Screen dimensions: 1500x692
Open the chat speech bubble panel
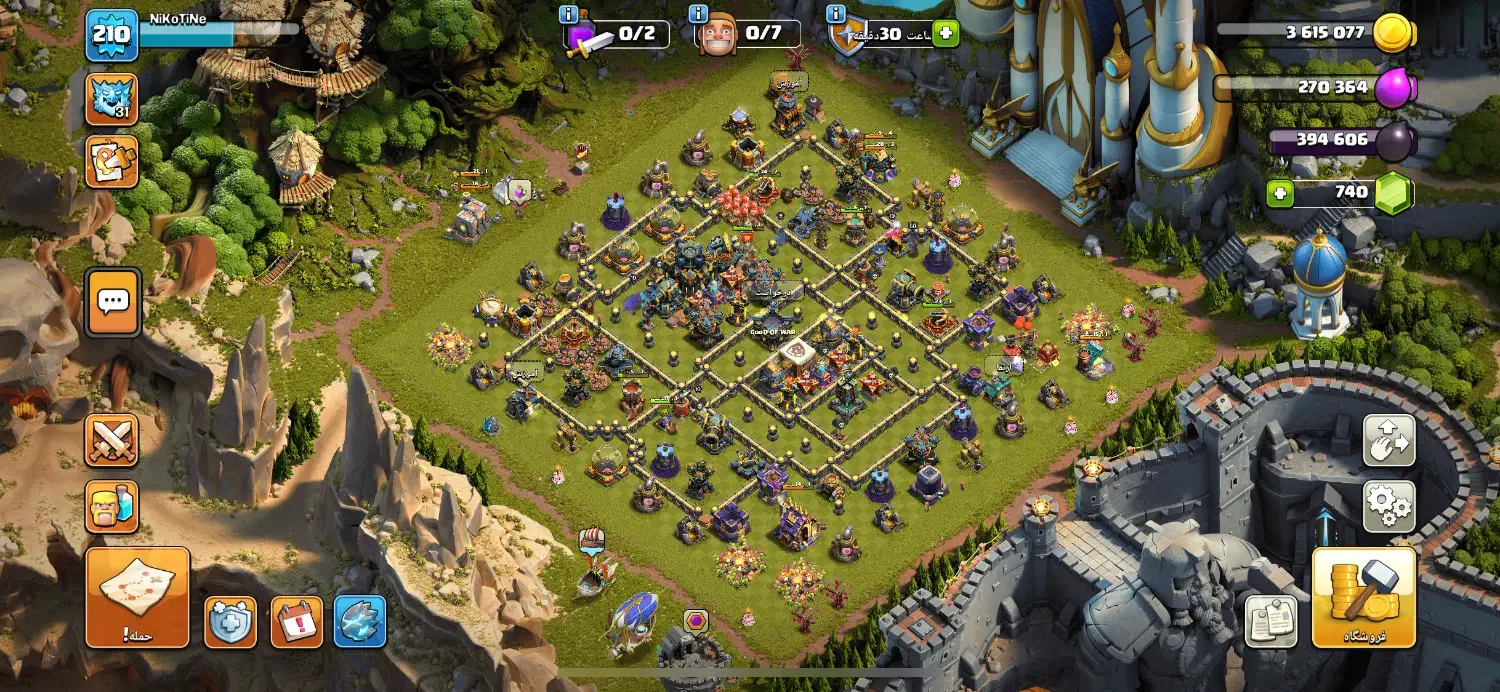112,301
